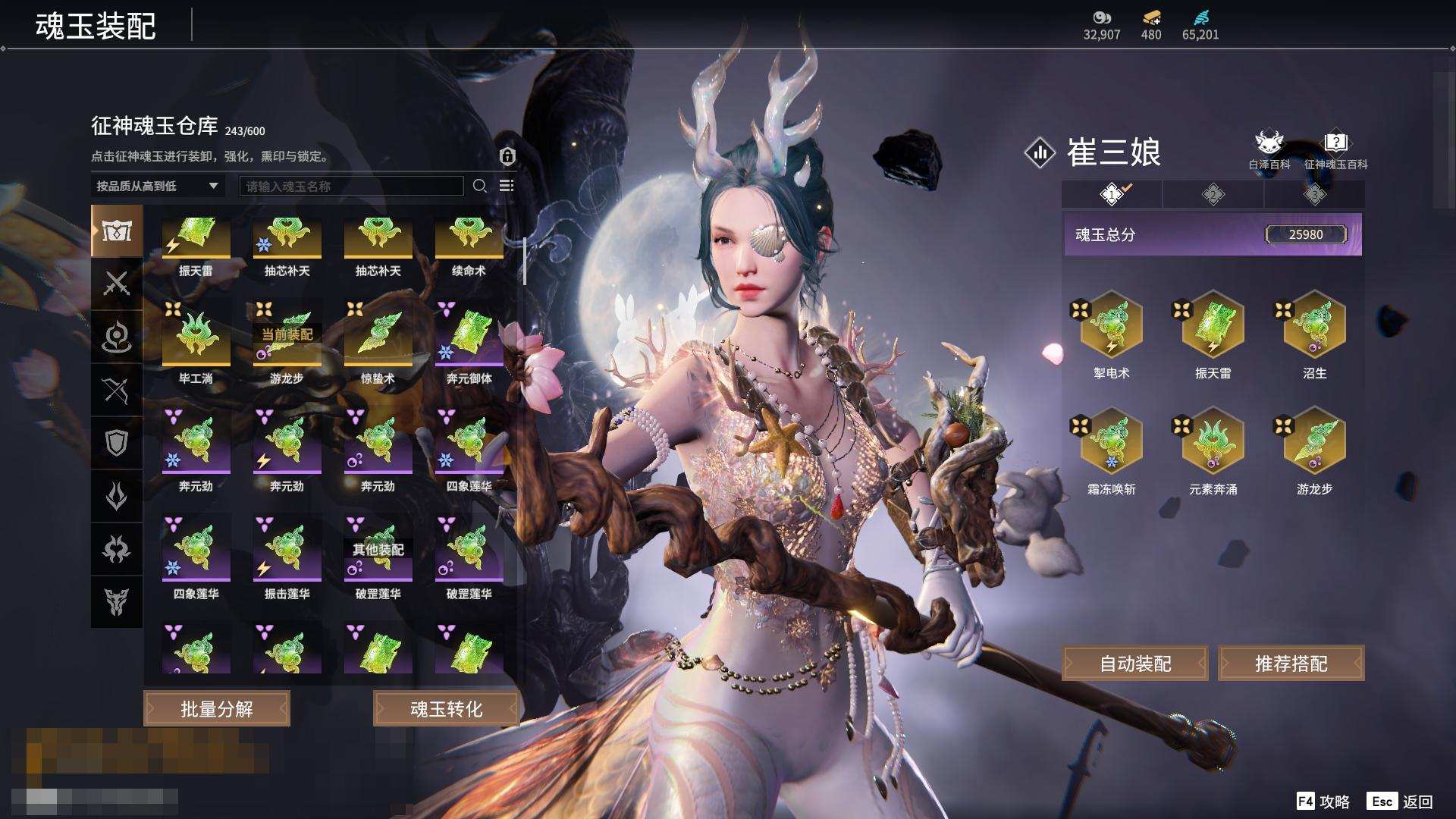Toggle the warehouse lock icon
The height and width of the screenshot is (819, 1456).
pos(507,156)
